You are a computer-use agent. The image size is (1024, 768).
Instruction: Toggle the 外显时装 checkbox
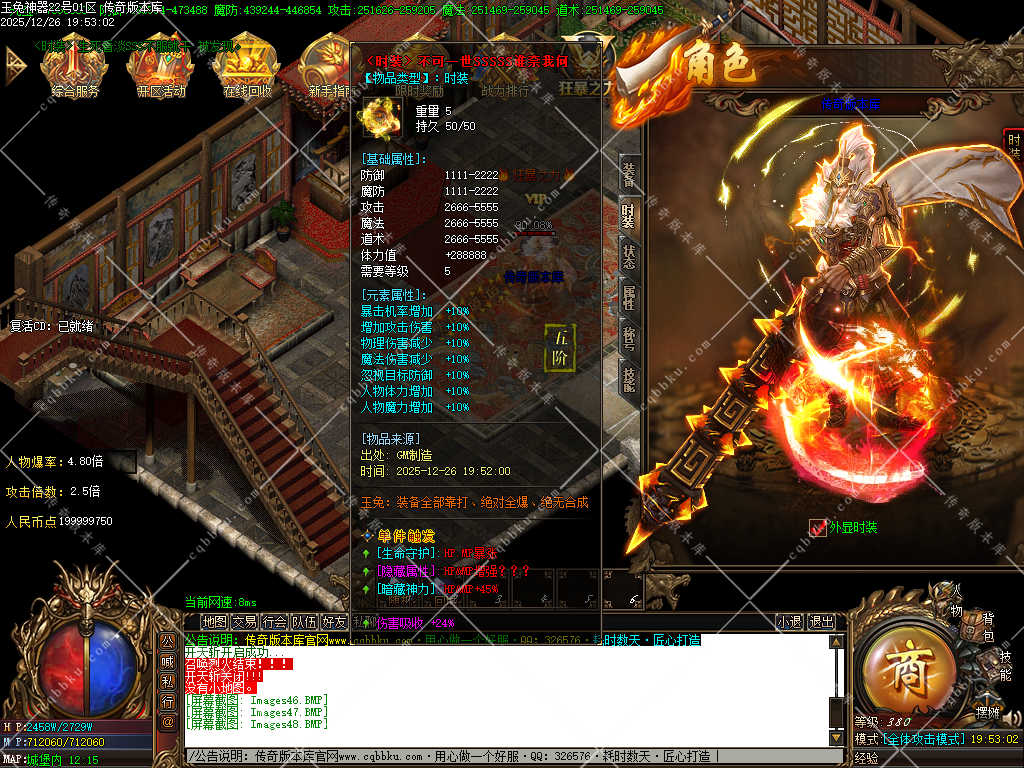tap(817, 527)
